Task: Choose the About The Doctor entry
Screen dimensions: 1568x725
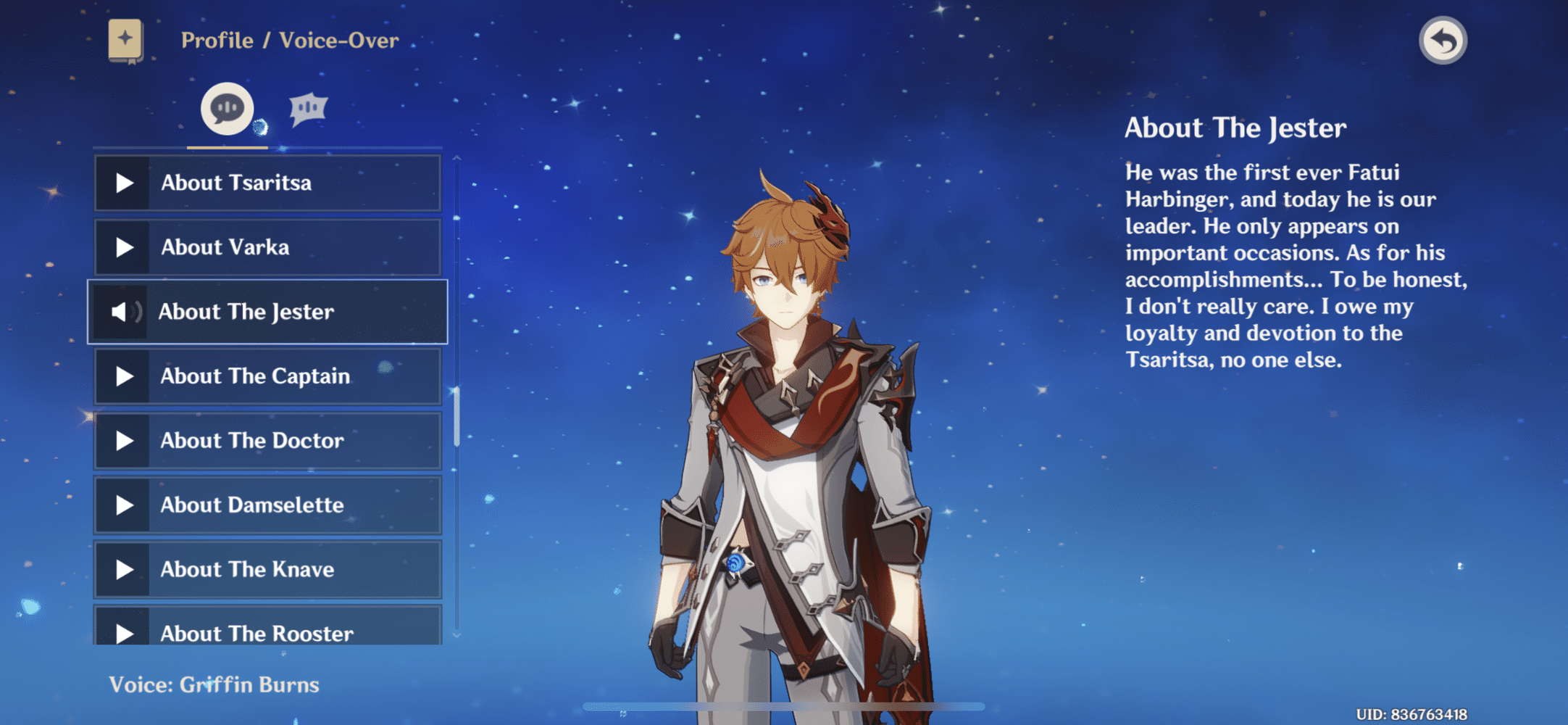Action: coord(267,441)
